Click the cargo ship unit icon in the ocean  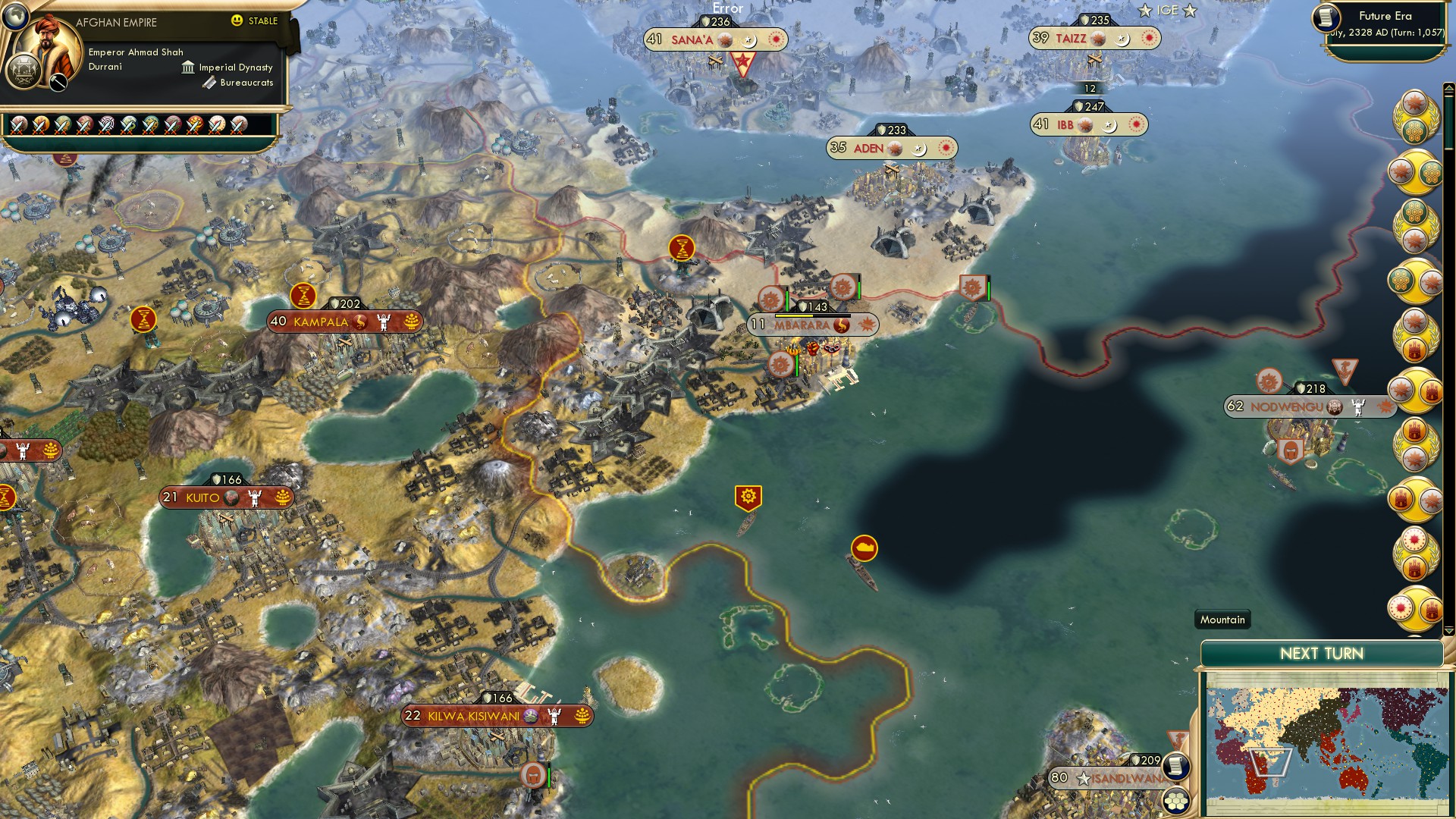(864, 548)
